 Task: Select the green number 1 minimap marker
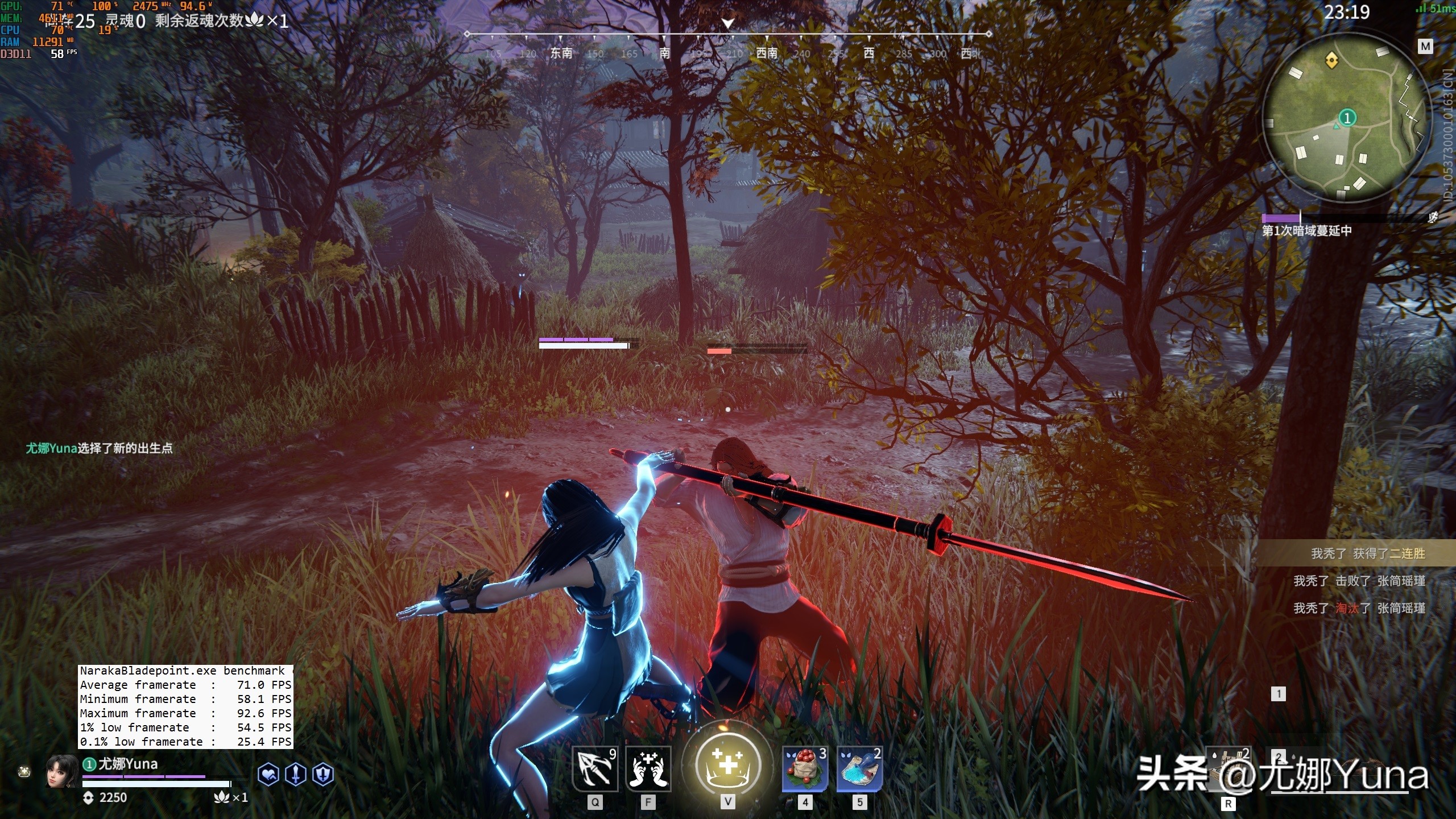tap(1347, 118)
